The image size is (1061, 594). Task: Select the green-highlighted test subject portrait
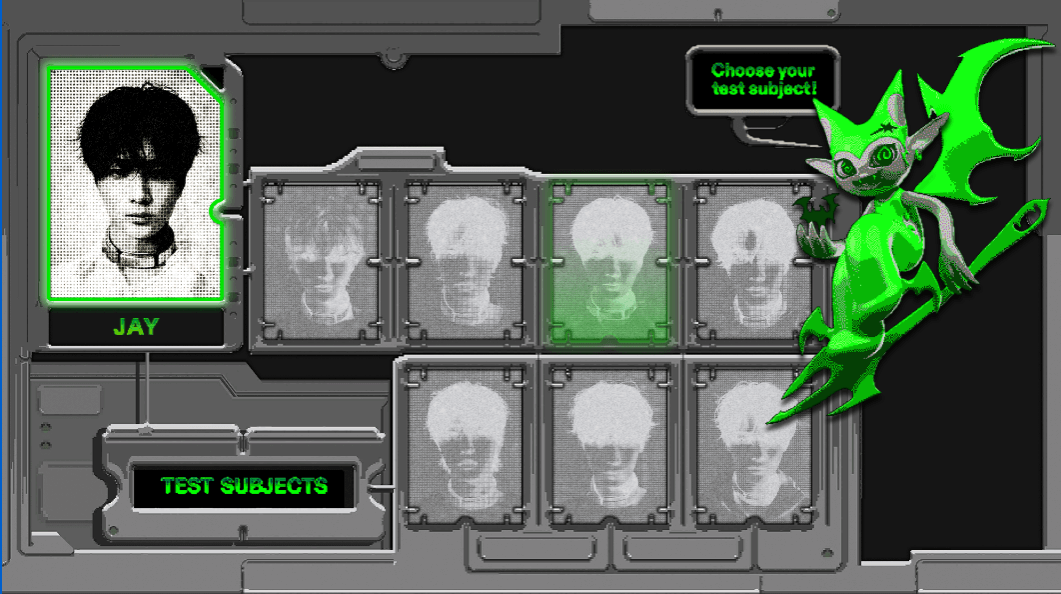609,262
